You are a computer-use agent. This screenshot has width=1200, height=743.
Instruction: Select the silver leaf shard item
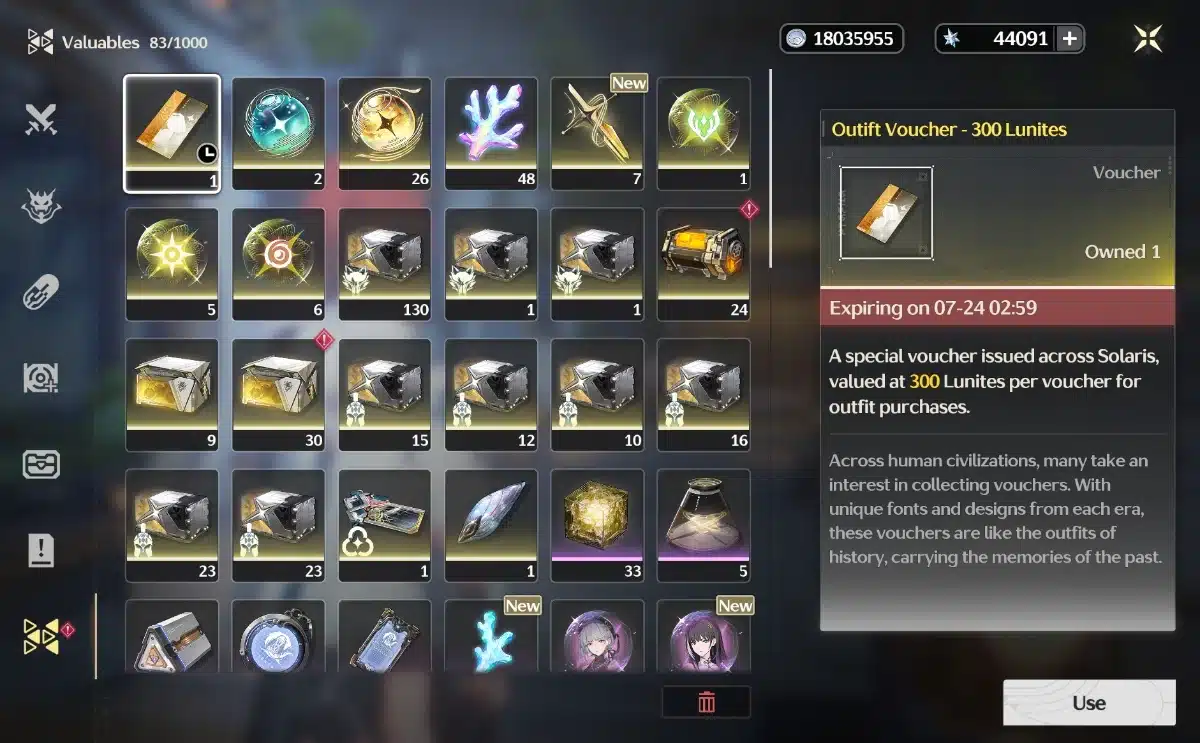coord(491,525)
